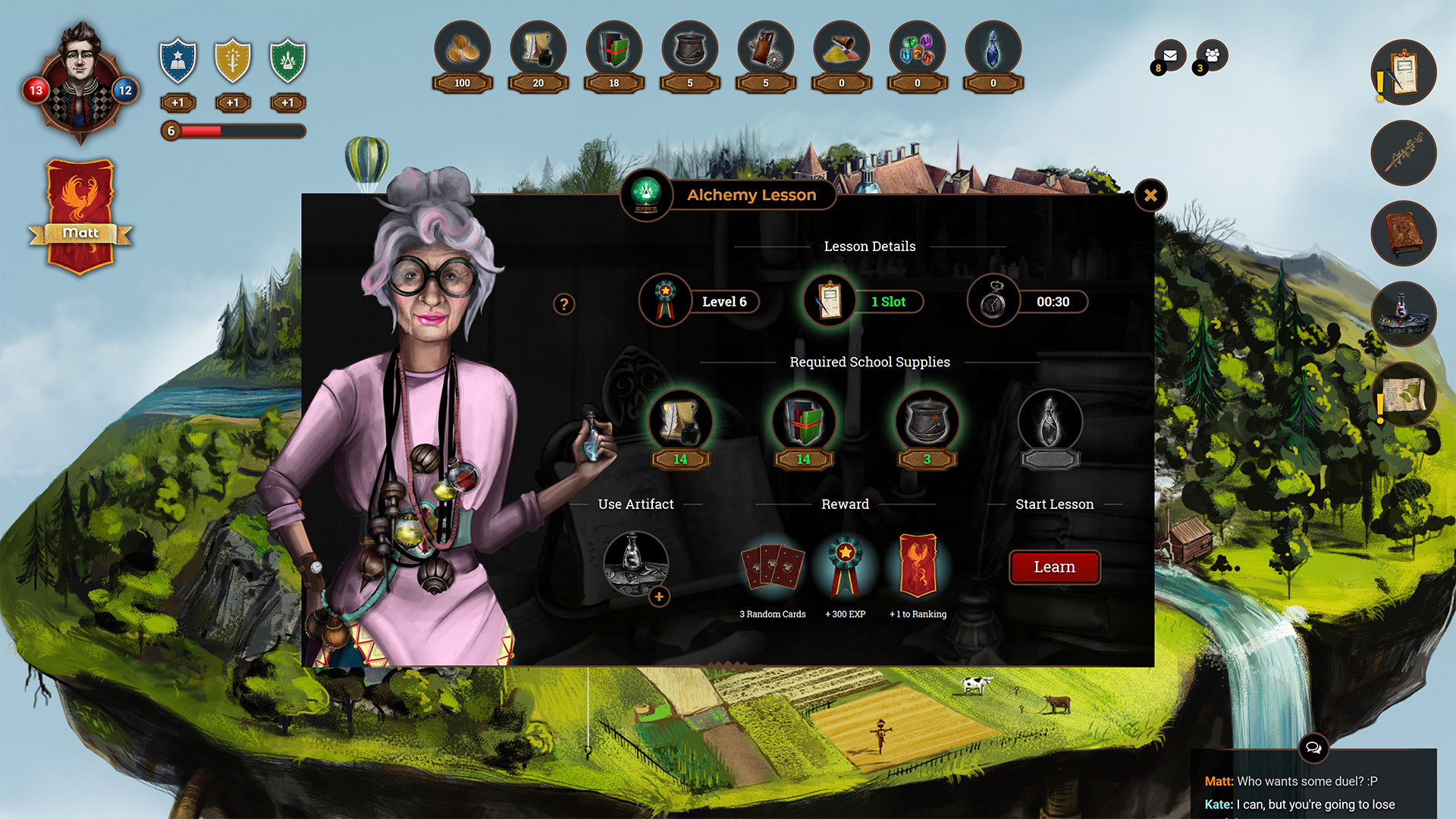Open the question mark help tooltip
Screen dimensions: 1456x819
pos(564,304)
